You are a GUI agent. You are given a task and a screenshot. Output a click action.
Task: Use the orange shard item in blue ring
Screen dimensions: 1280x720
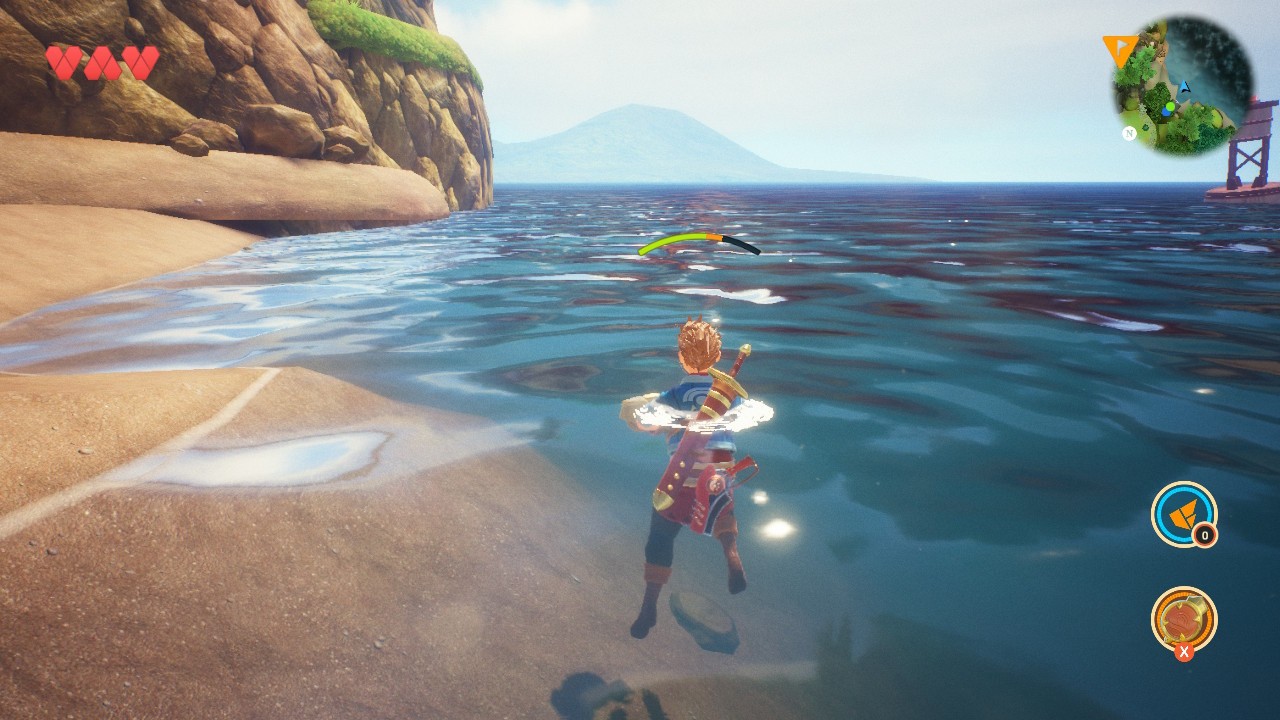point(1183,513)
